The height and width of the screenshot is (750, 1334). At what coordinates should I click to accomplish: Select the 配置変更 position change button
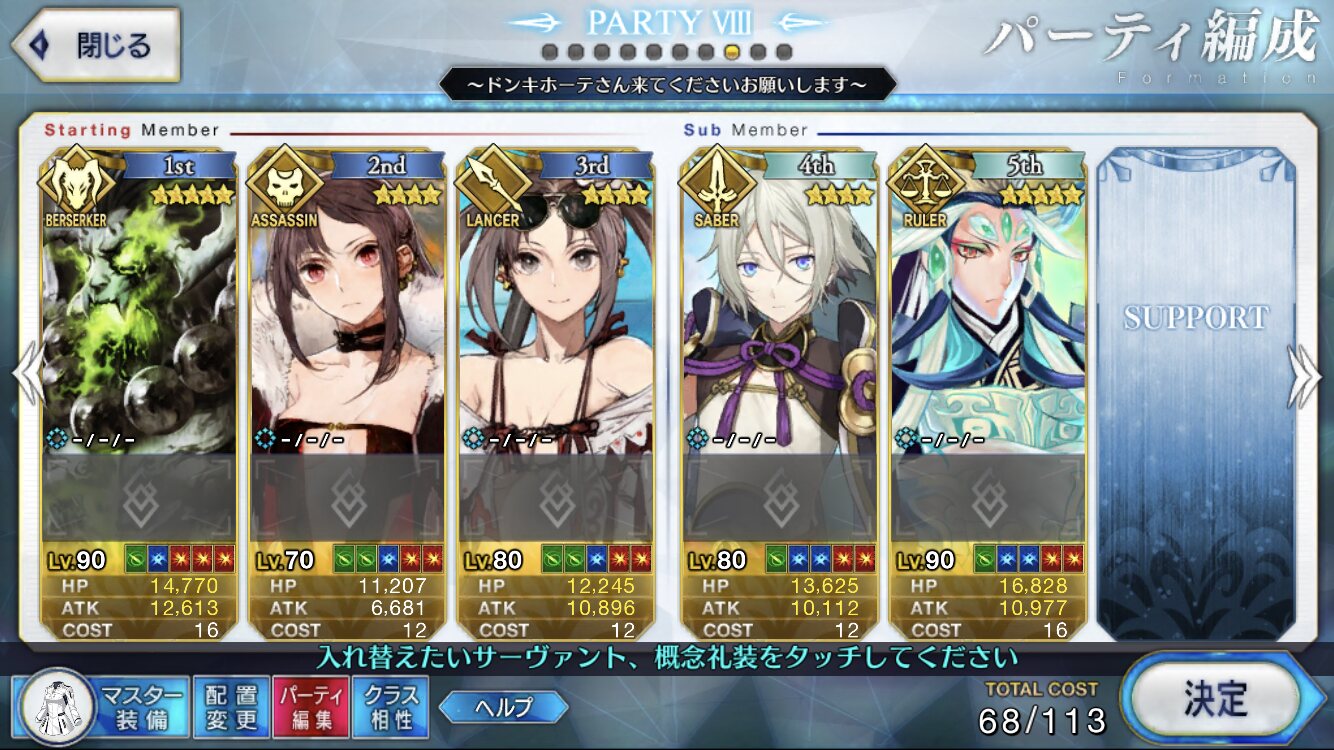(231, 707)
